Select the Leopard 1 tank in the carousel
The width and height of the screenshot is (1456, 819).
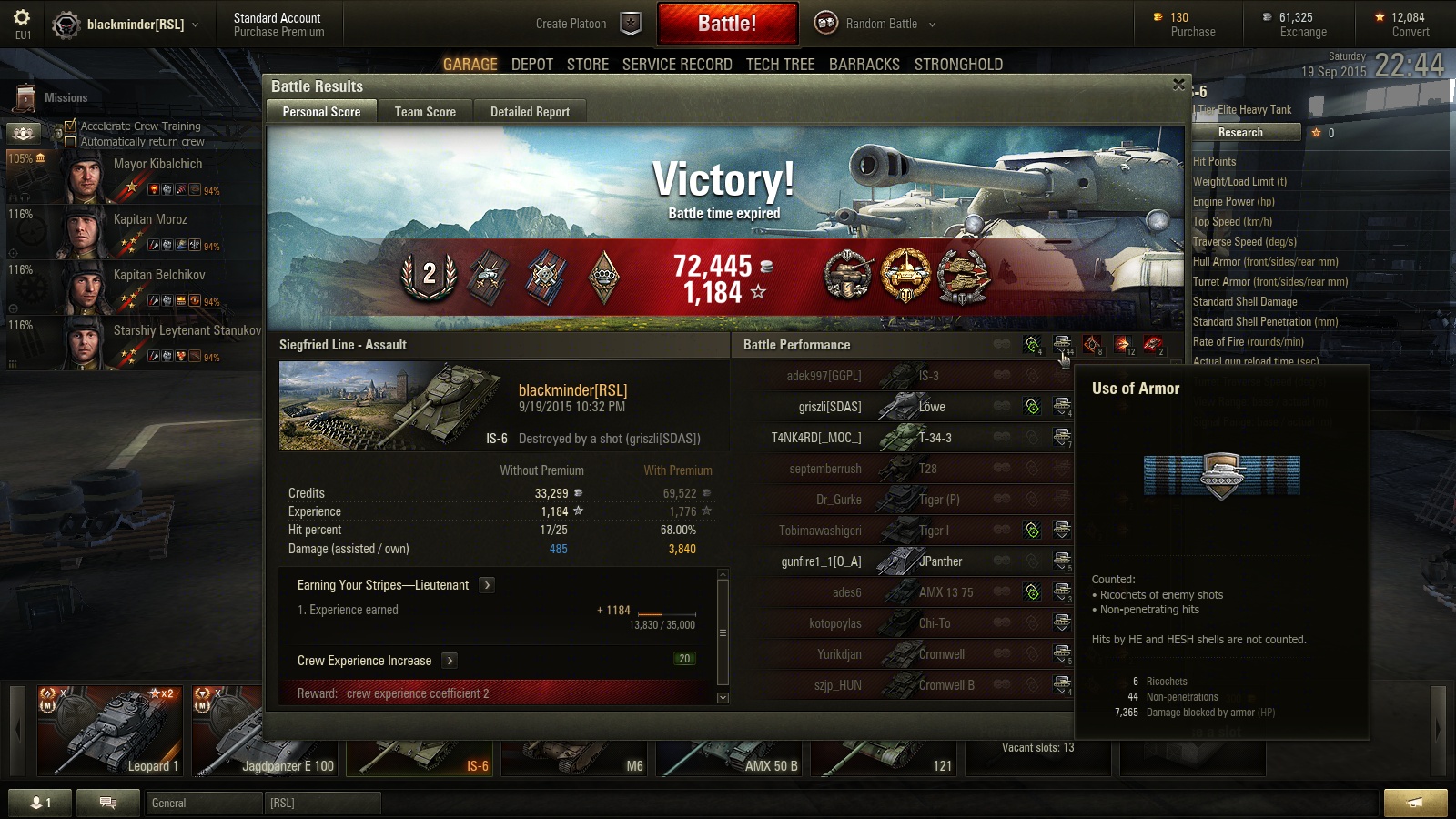click(x=109, y=733)
